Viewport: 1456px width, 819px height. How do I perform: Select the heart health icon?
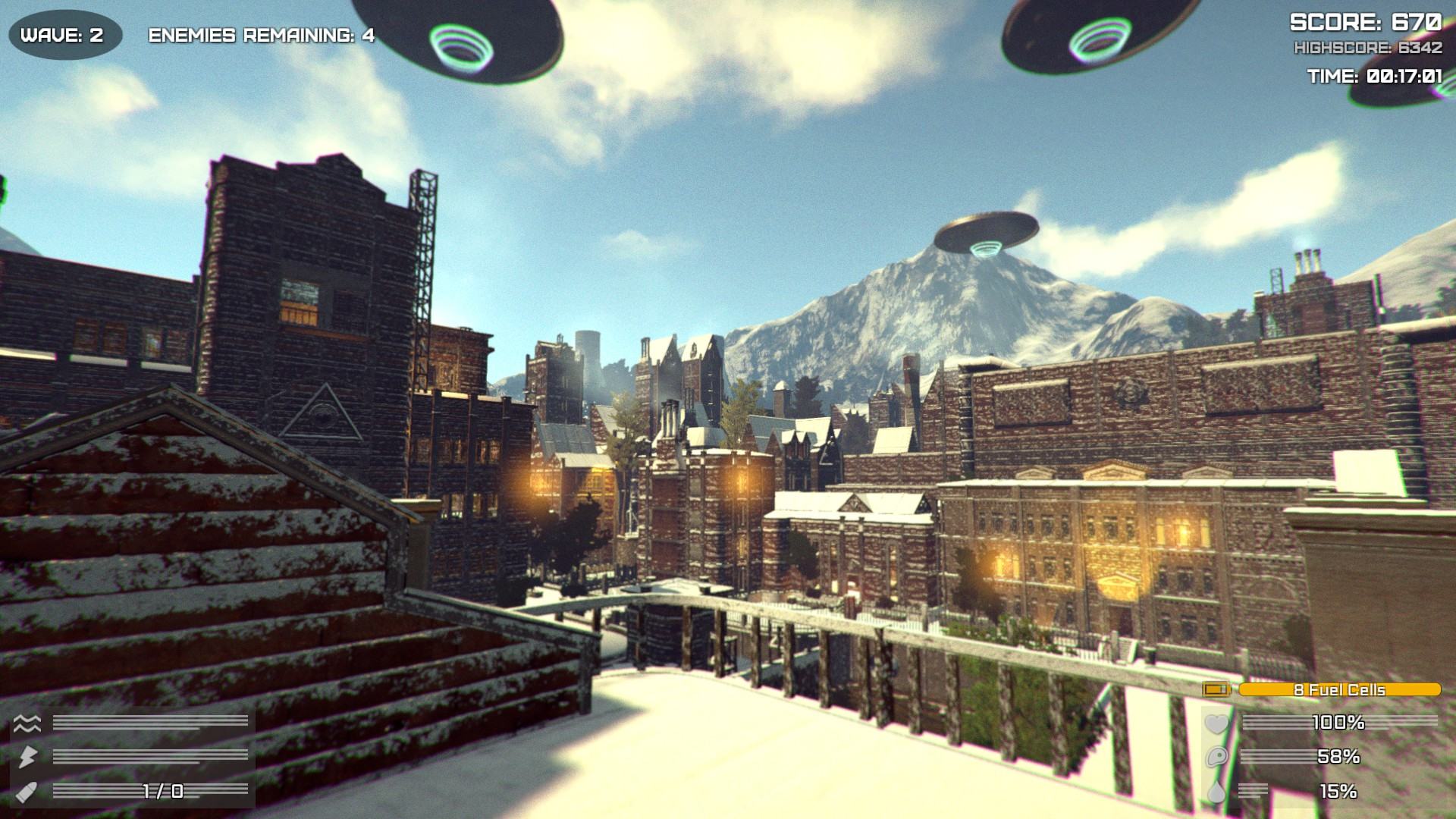tap(1216, 723)
